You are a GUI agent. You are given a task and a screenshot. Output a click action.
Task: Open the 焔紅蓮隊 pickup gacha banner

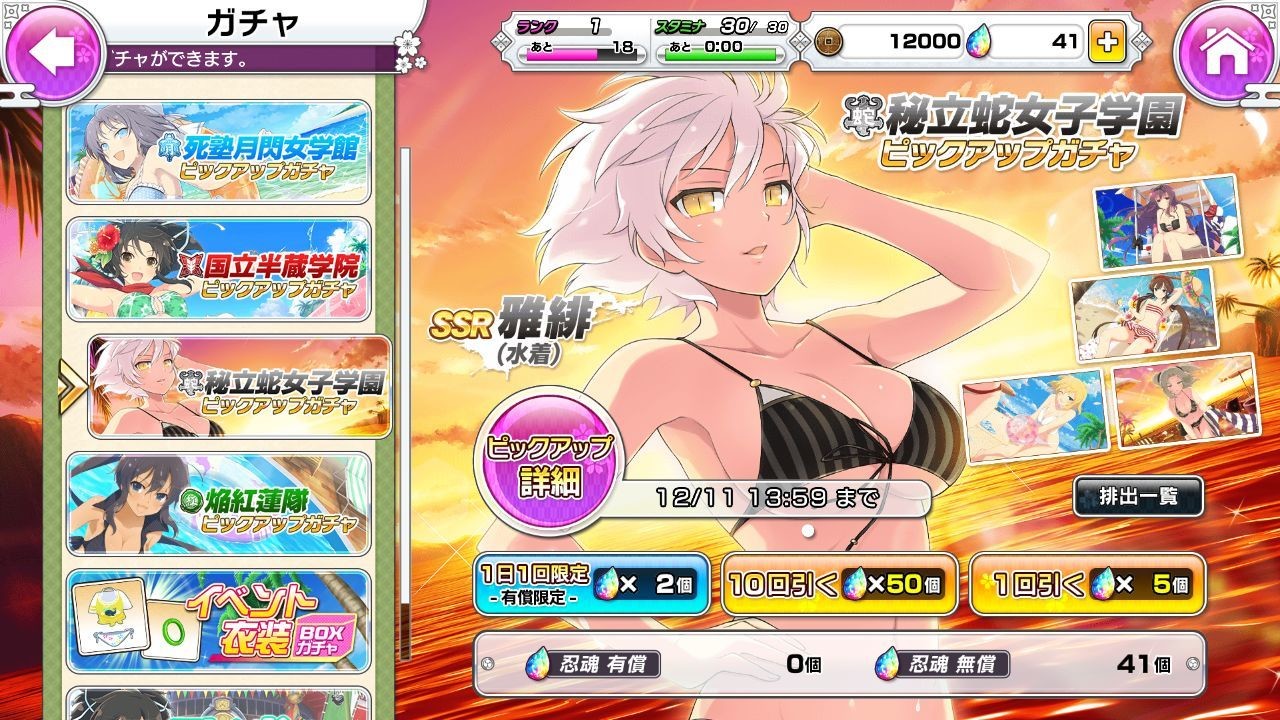pyautogui.click(x=219, y=503)
